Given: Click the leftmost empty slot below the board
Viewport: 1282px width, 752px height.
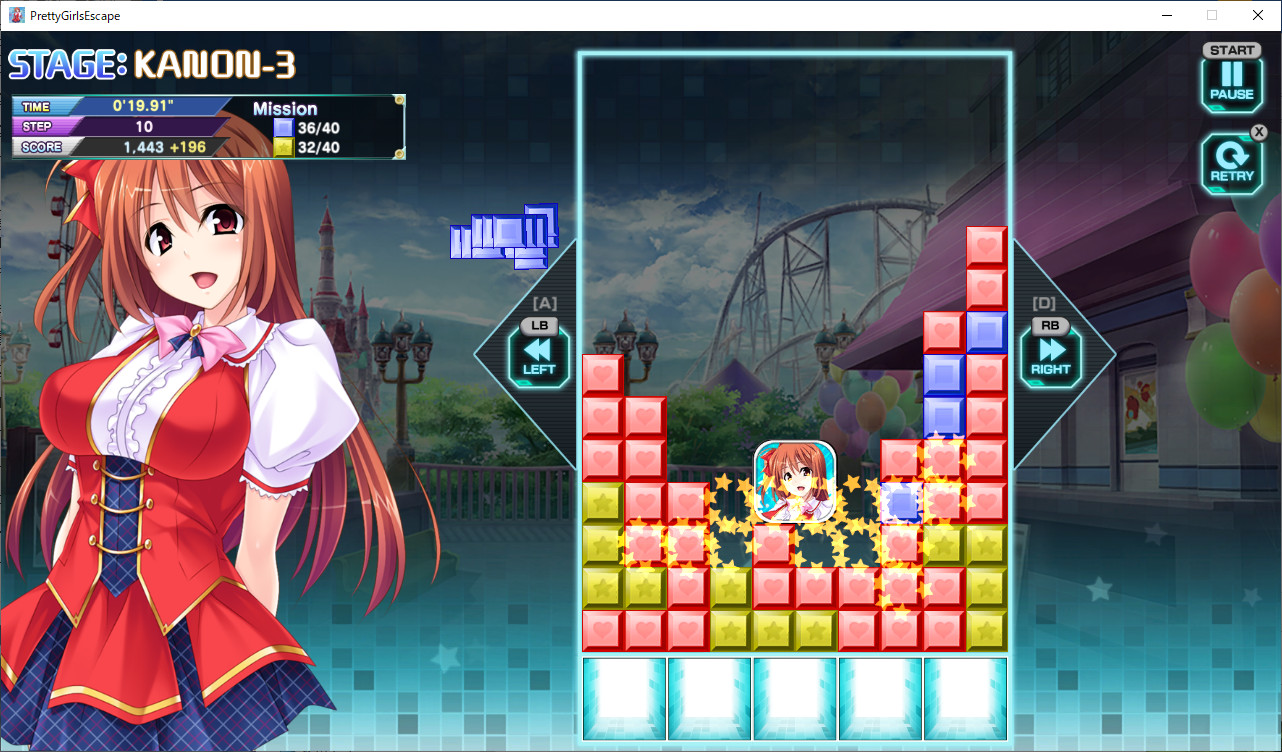Looking at the screenshot, I should point(624,698).
